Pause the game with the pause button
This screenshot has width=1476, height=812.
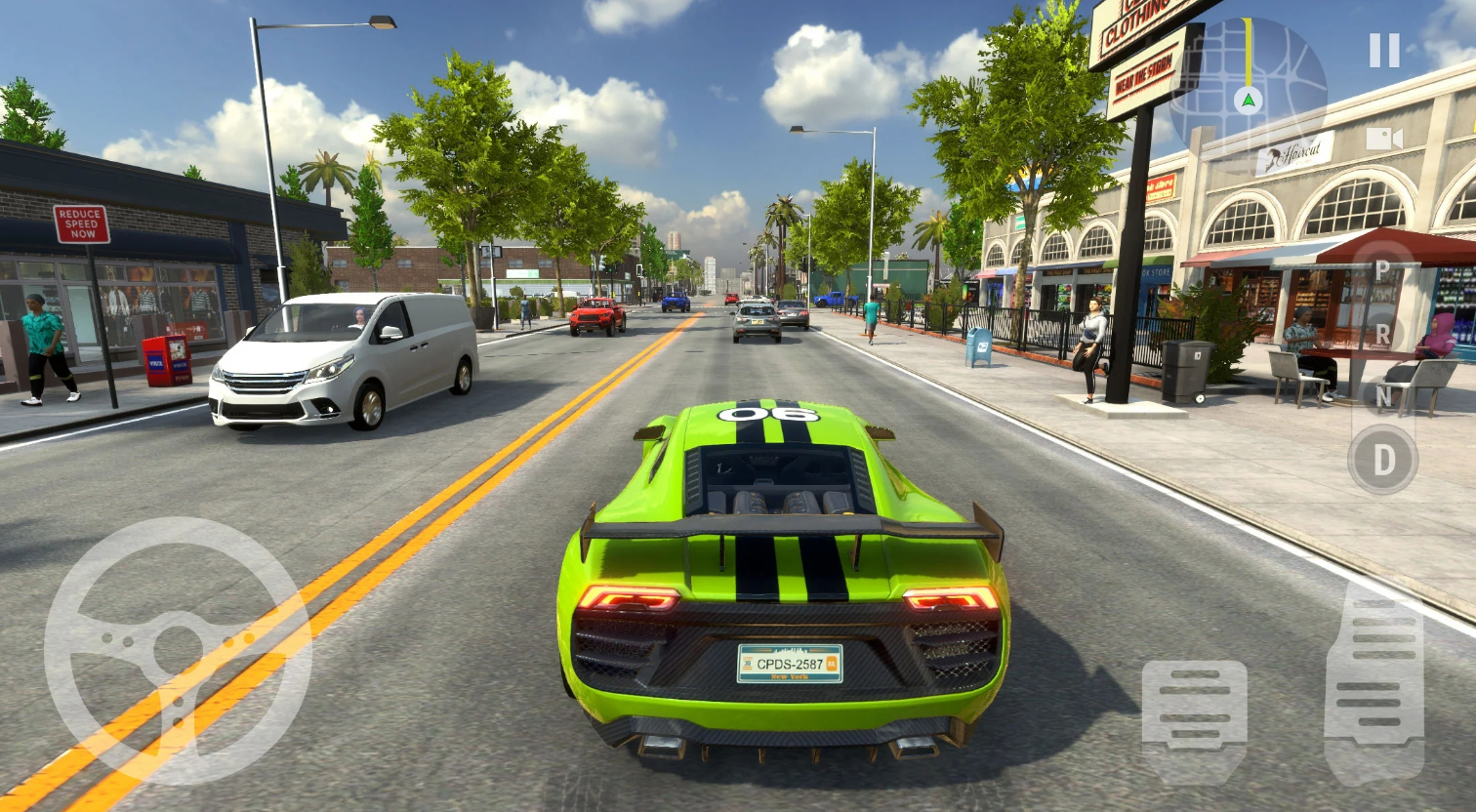point(1383,51)
